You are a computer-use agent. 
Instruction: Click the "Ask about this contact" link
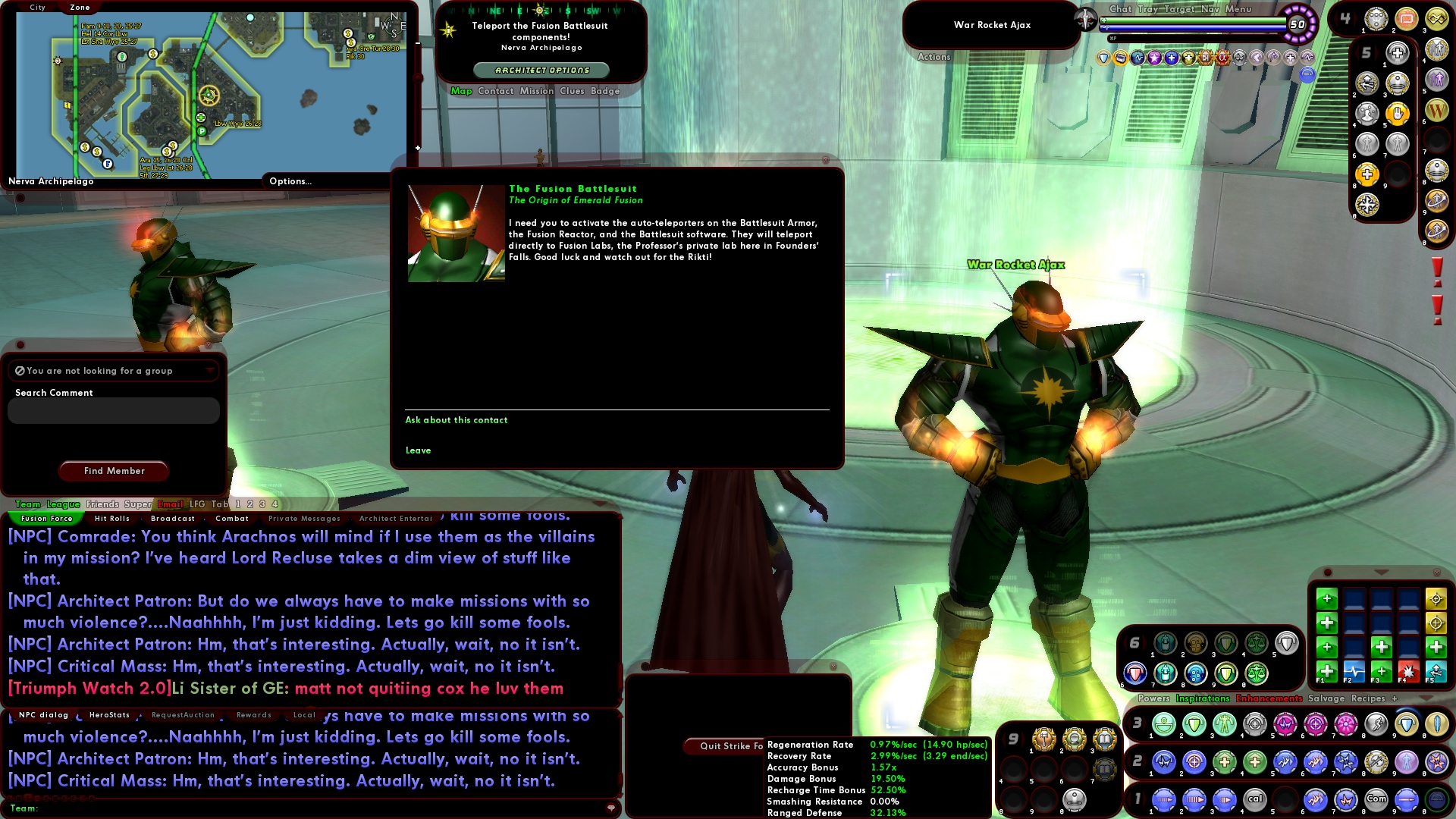coord(456,419)
